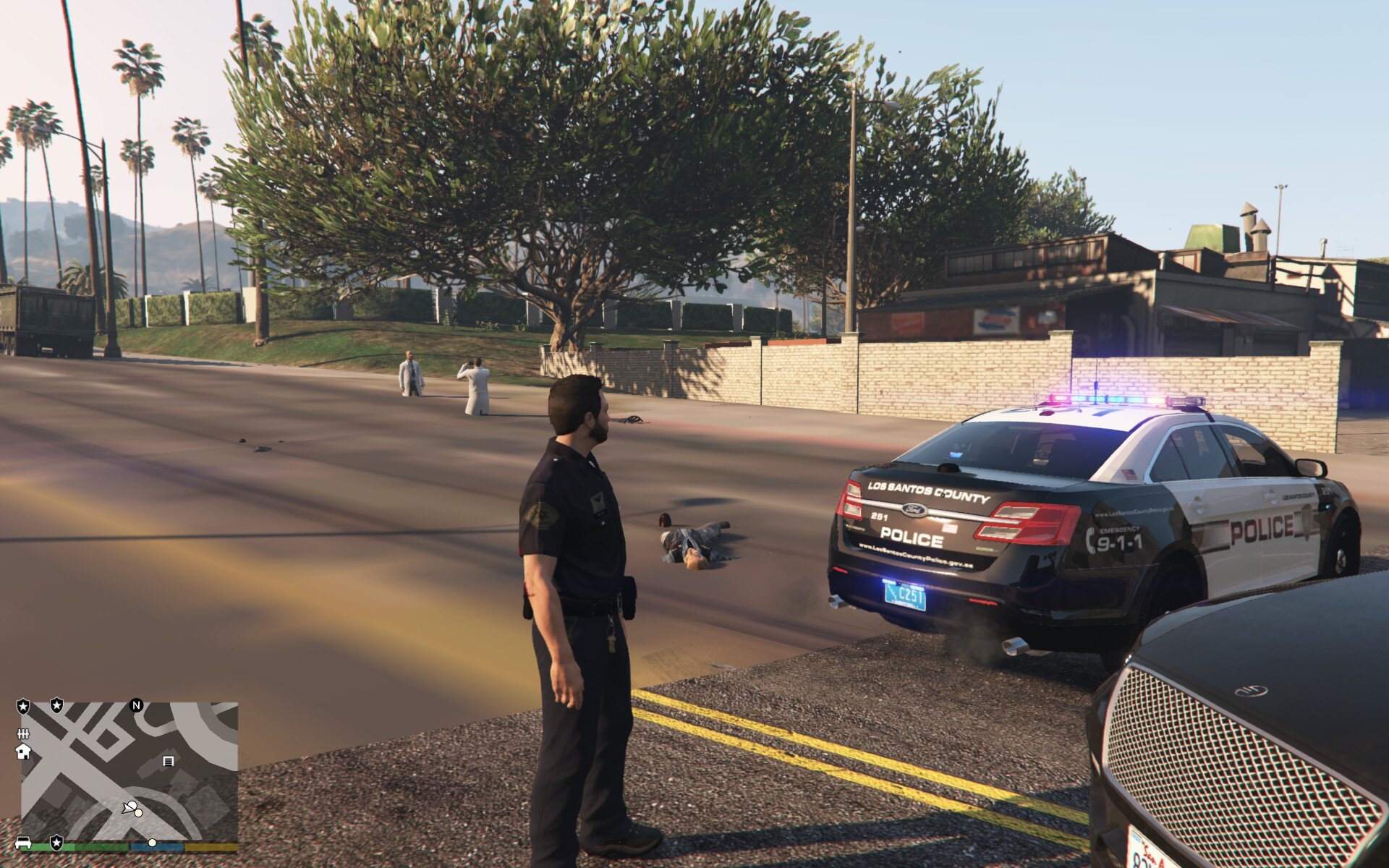This screenshot has width=1389, height=868.
Task: Select the house blip on the minimap
Action: click(x=23, y=752)
